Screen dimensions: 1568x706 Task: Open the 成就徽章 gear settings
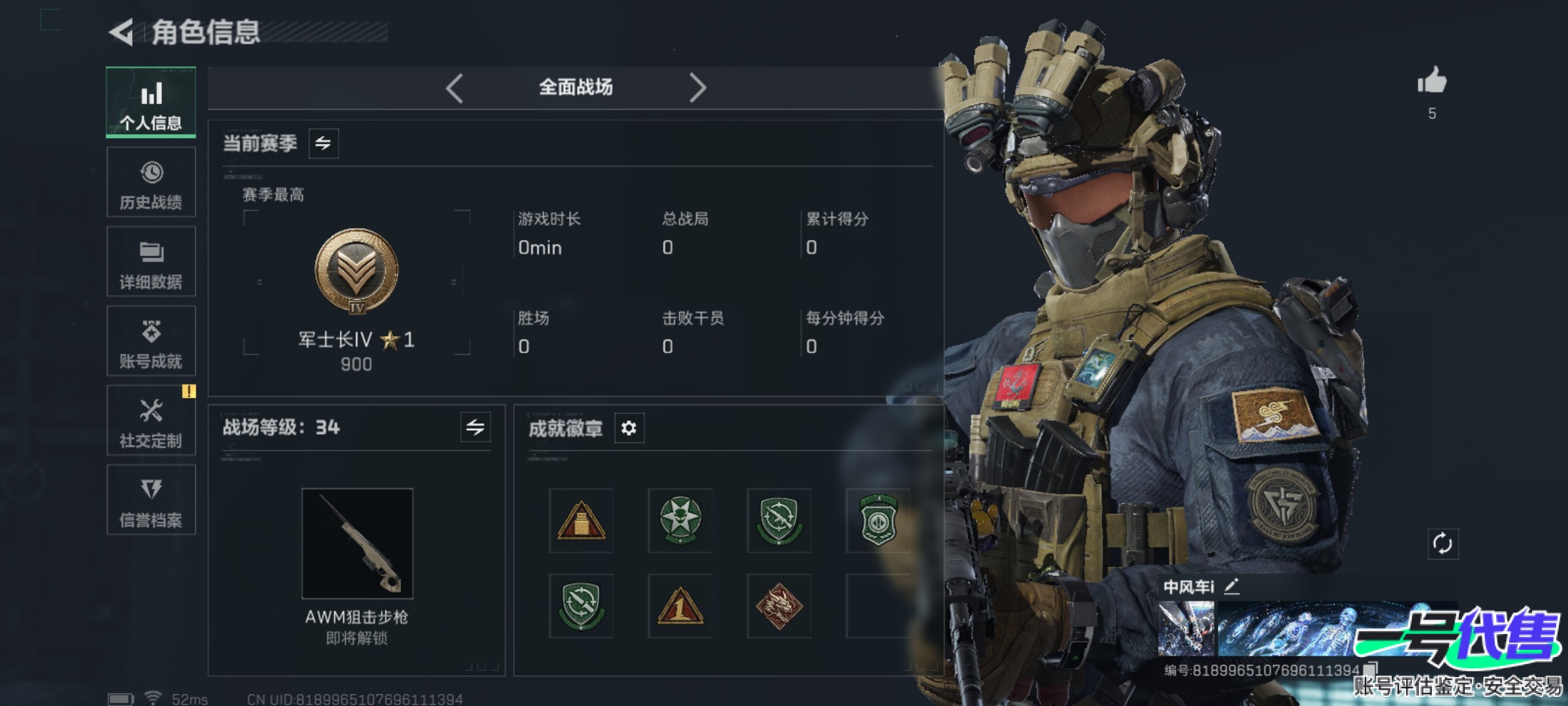click(629, 428)
